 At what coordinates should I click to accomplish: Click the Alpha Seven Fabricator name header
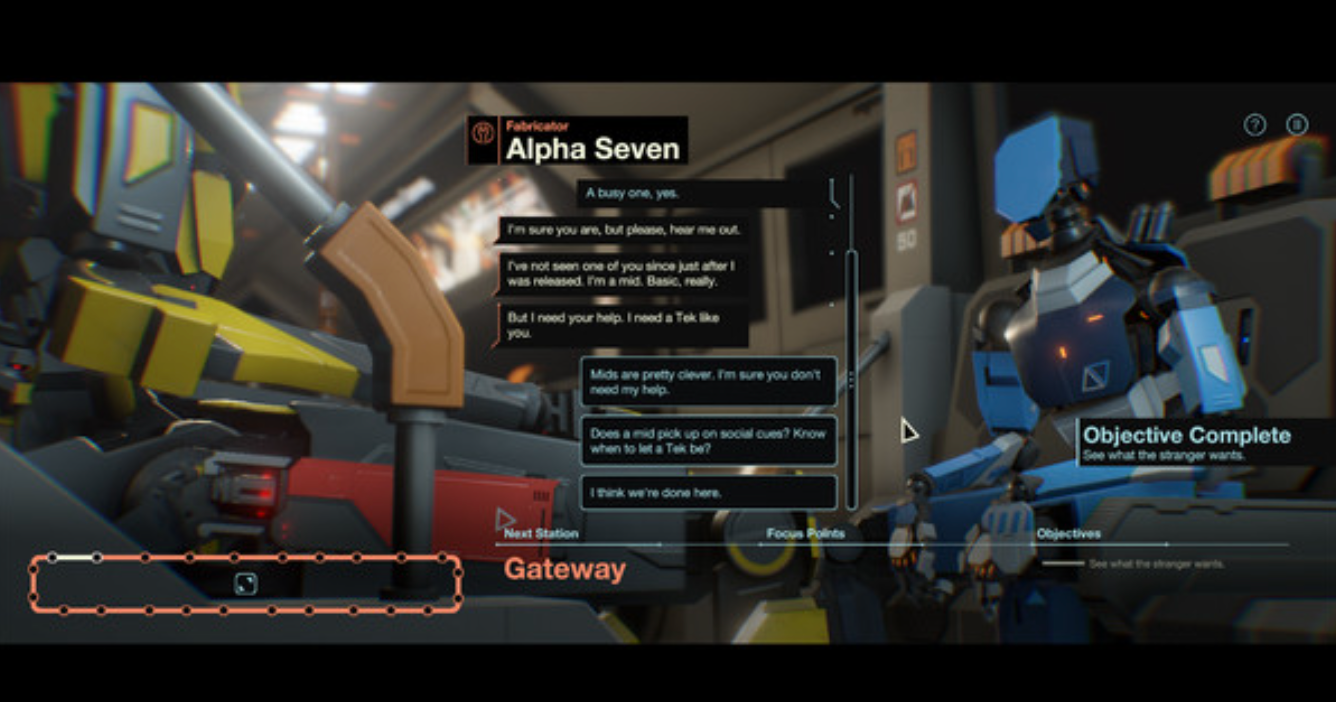pyautogui.click(x=578, y=141)
